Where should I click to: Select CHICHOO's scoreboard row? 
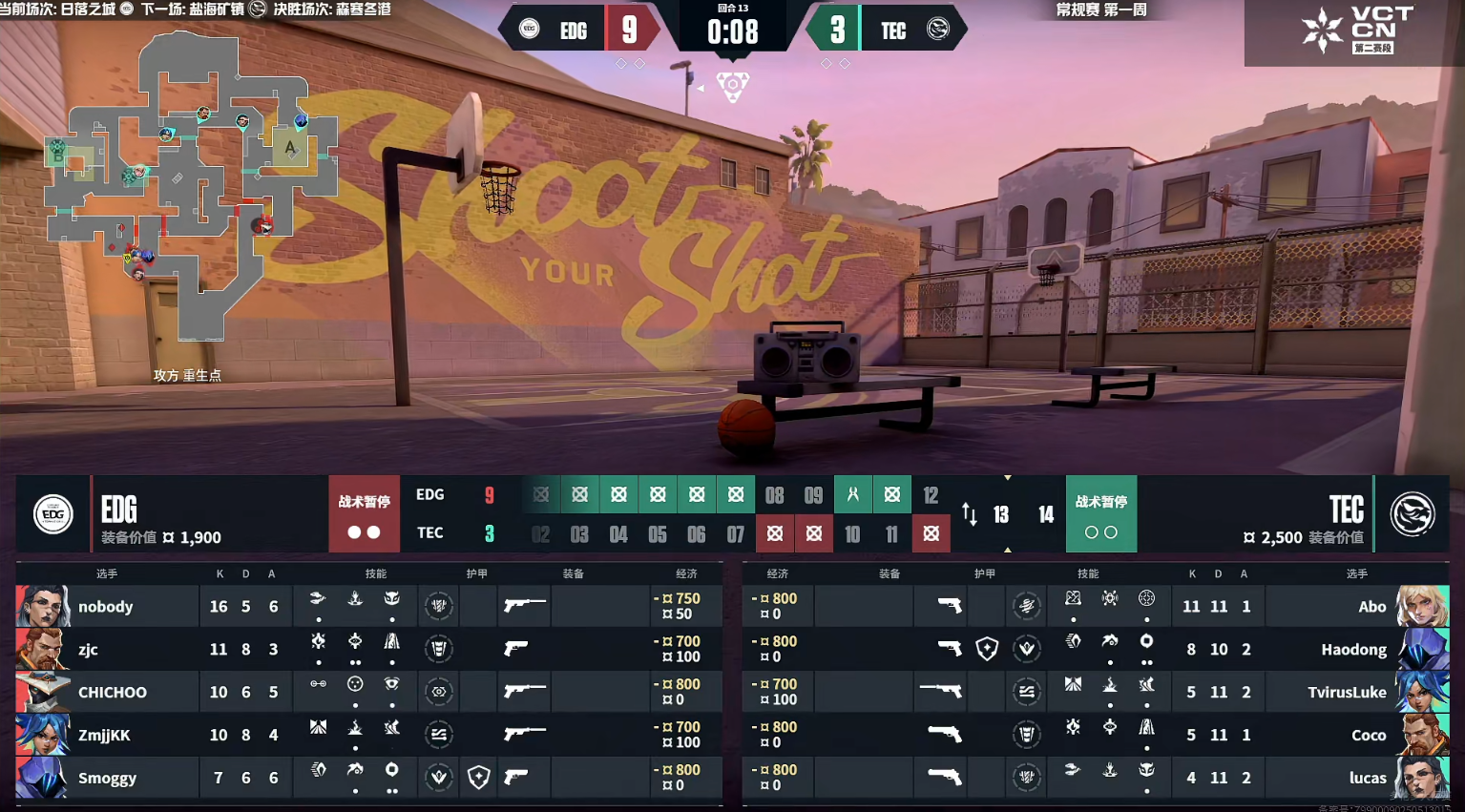(113, 693)
